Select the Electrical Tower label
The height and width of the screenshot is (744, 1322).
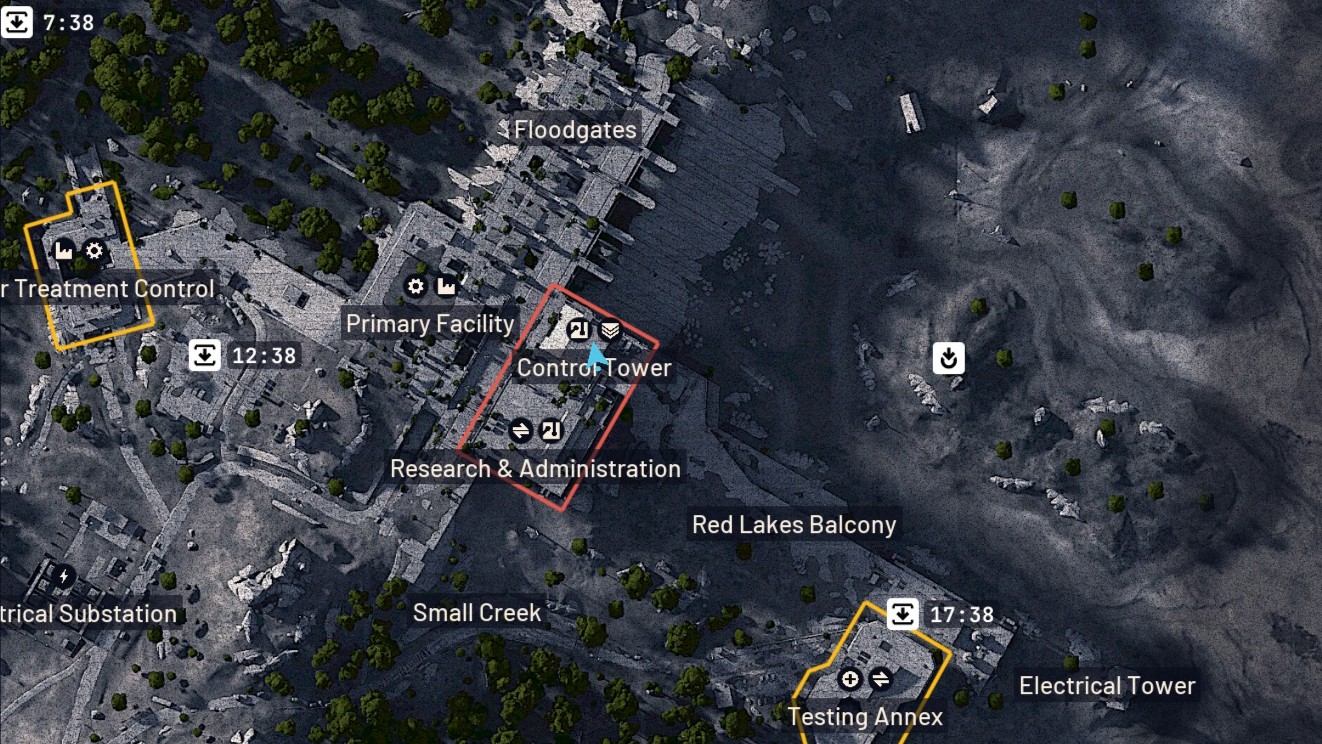(x=1106, y=686)
